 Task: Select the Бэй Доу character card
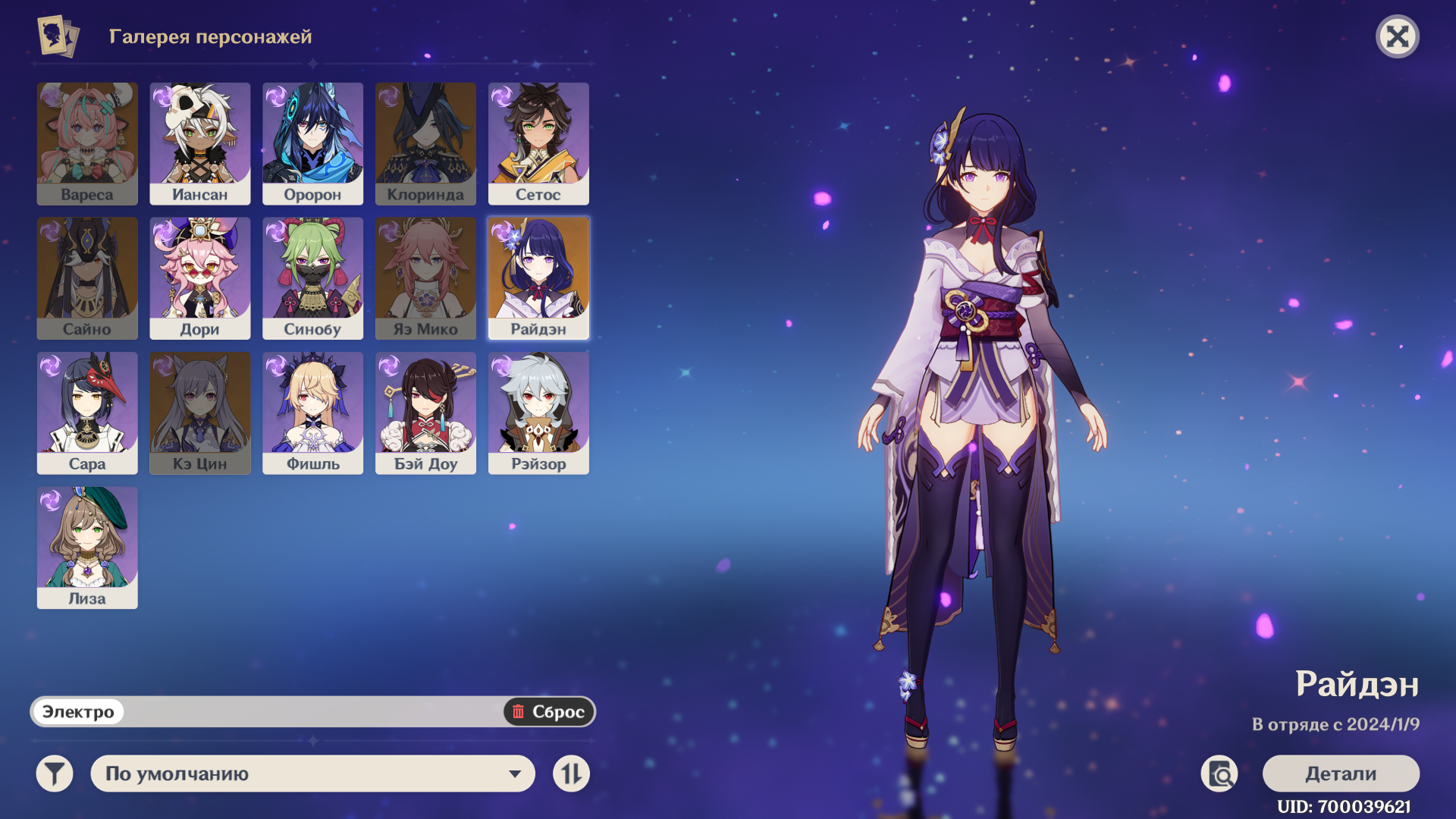point(425,413)
